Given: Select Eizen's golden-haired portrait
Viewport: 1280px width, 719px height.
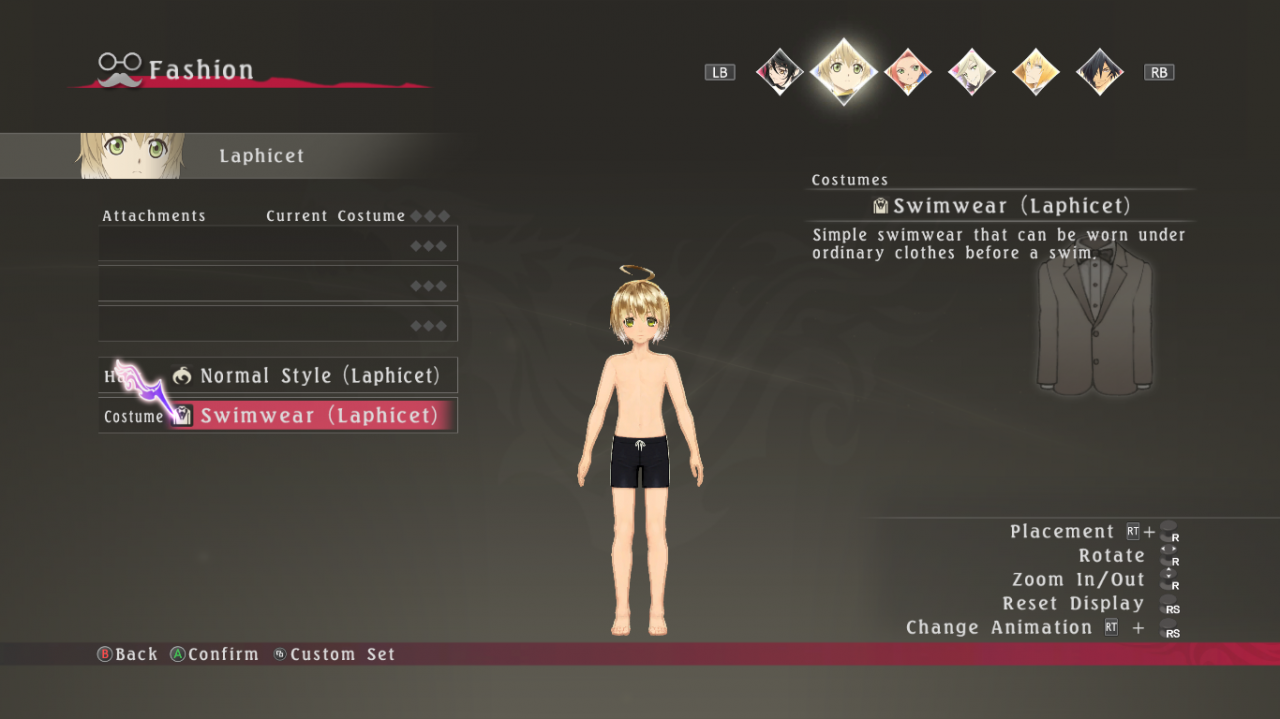Looking at the screenshot, I should [x=1036, y=72].
